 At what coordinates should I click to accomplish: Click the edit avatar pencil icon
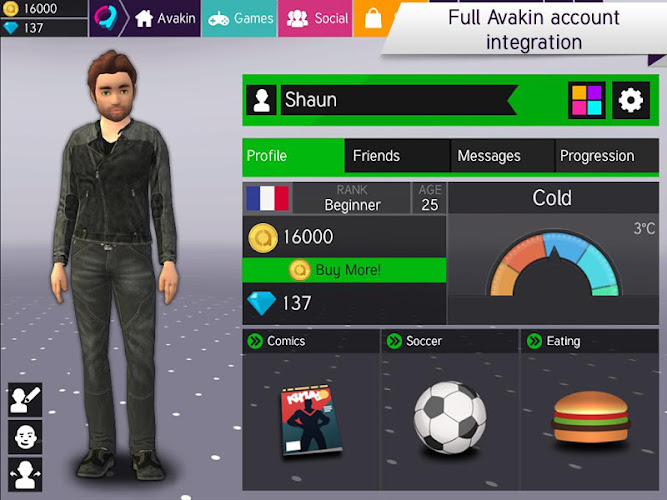coord(25,400)
